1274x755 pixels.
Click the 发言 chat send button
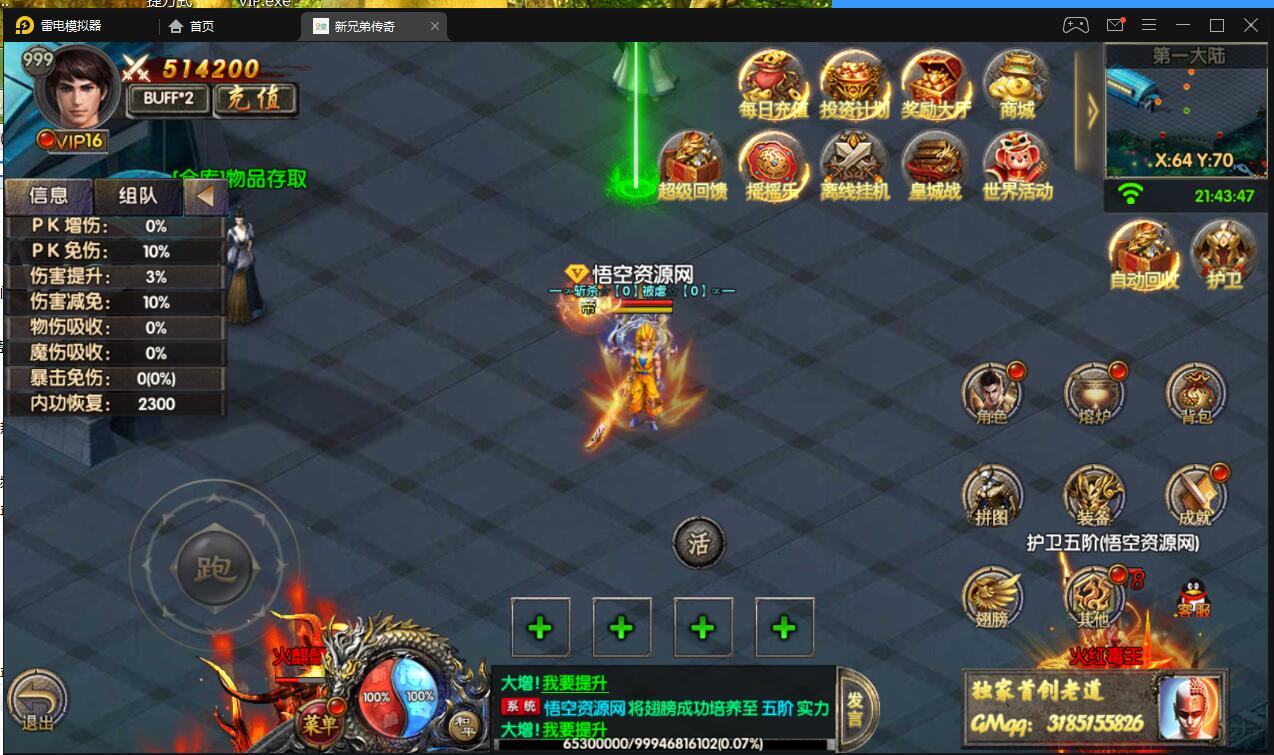click(x=855, y=709)
